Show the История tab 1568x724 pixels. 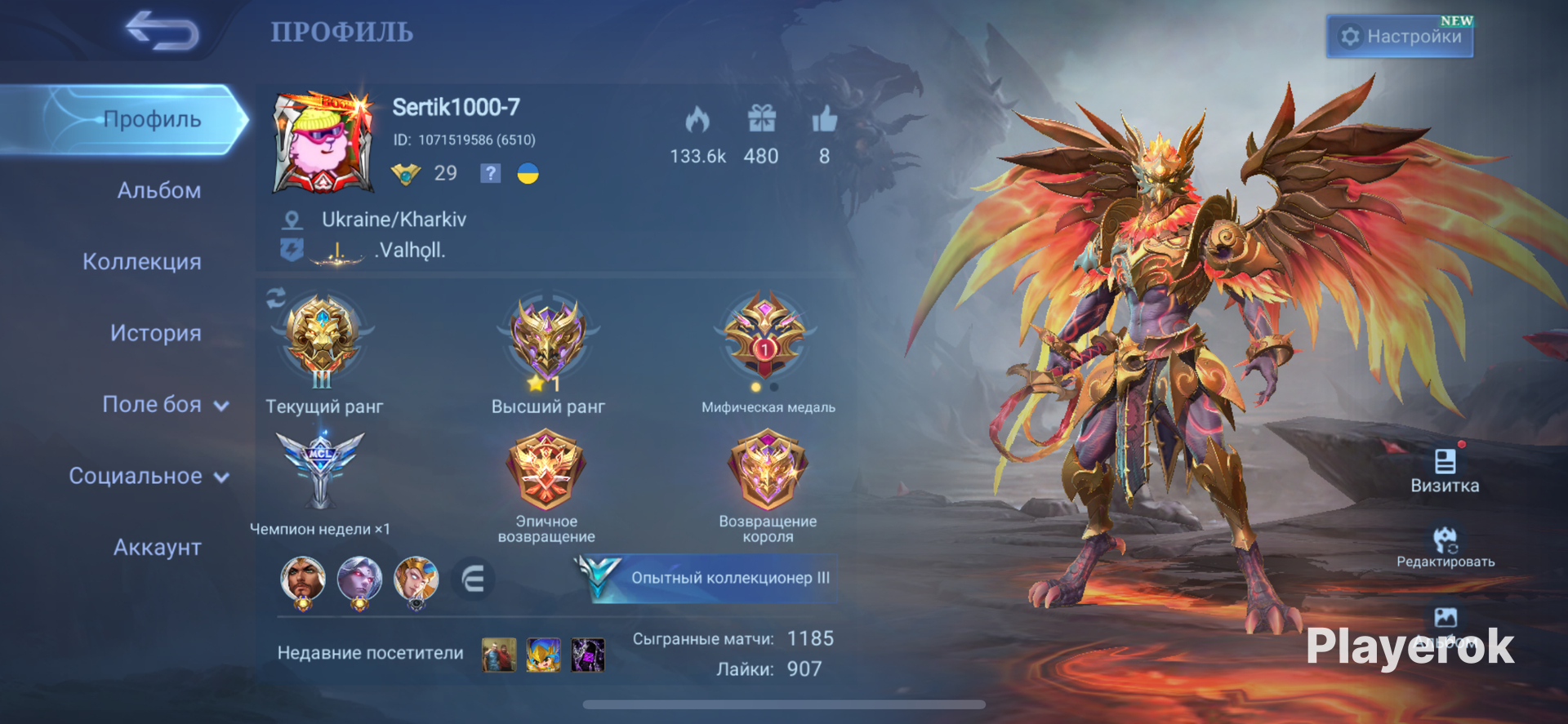click(x=155, y=333)
